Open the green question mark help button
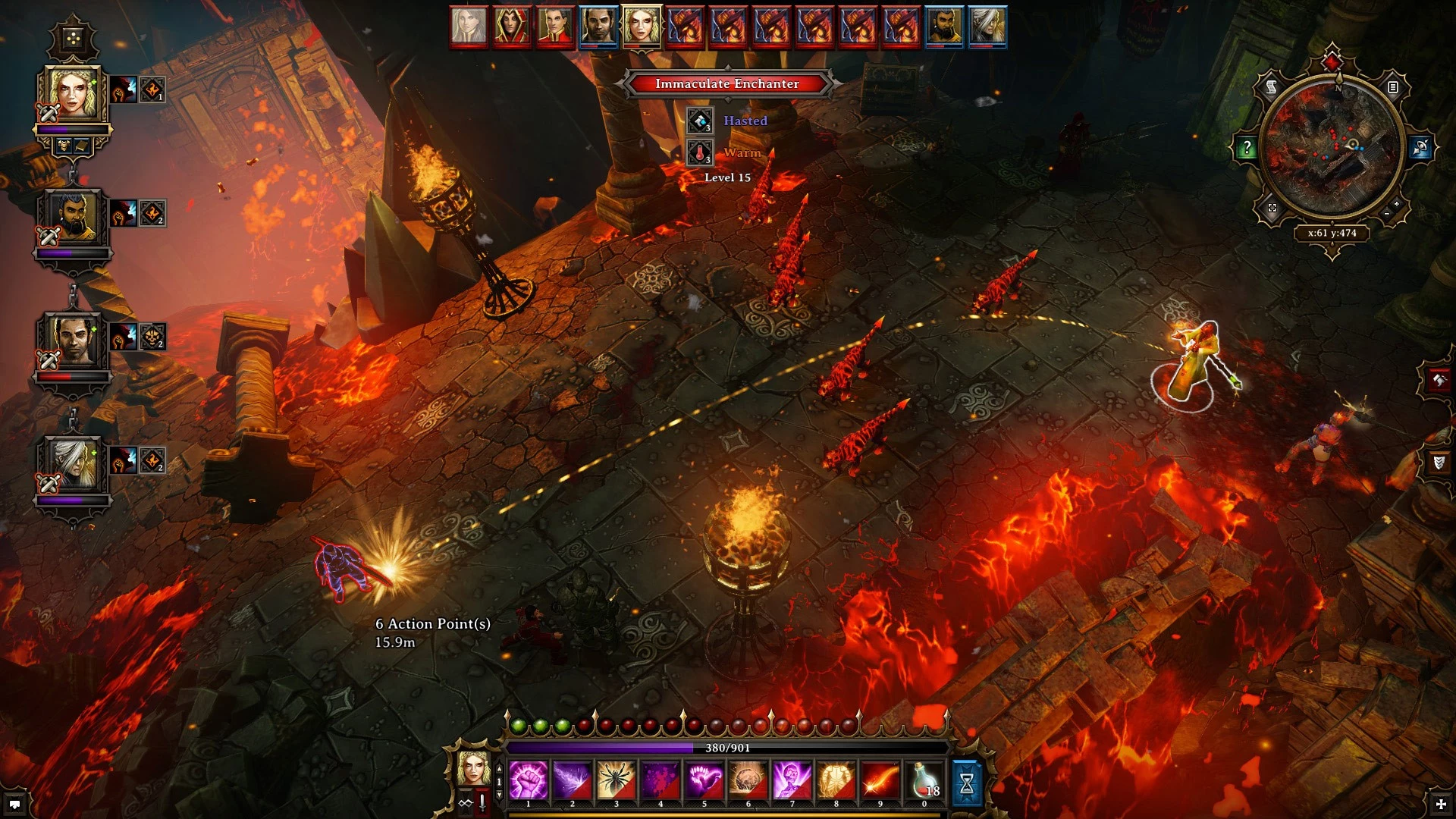1456x819 pixels. (x=1246, y=148)
